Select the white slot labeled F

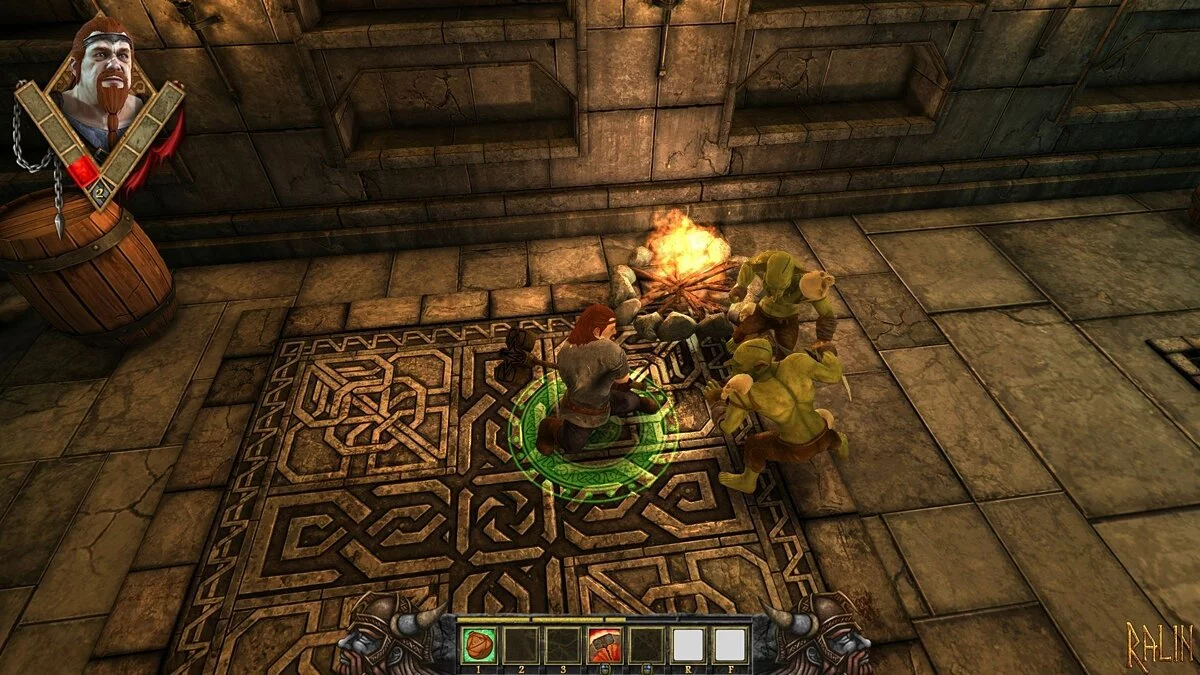point(730,645)
